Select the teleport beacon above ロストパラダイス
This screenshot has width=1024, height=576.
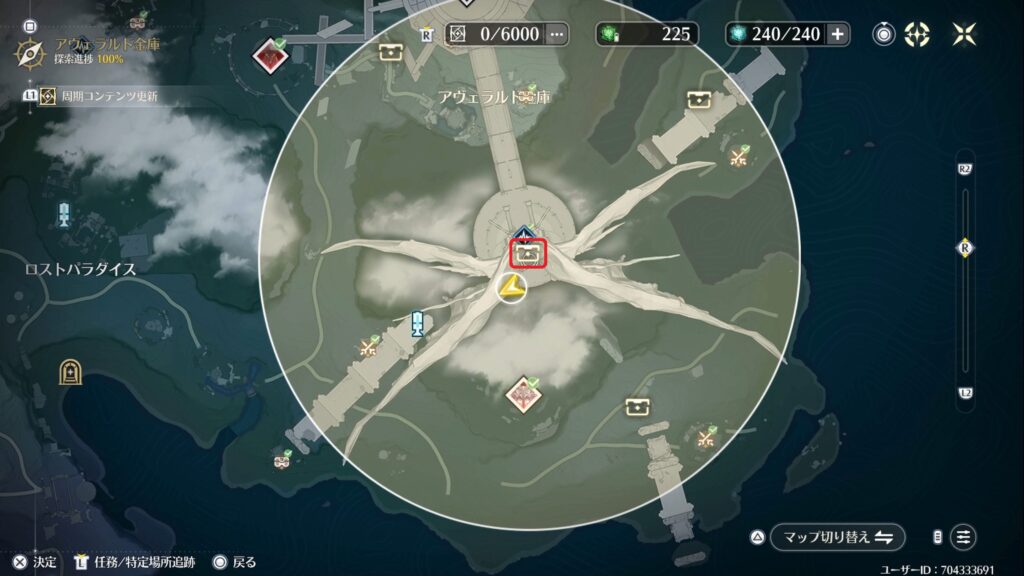[65, 213]
